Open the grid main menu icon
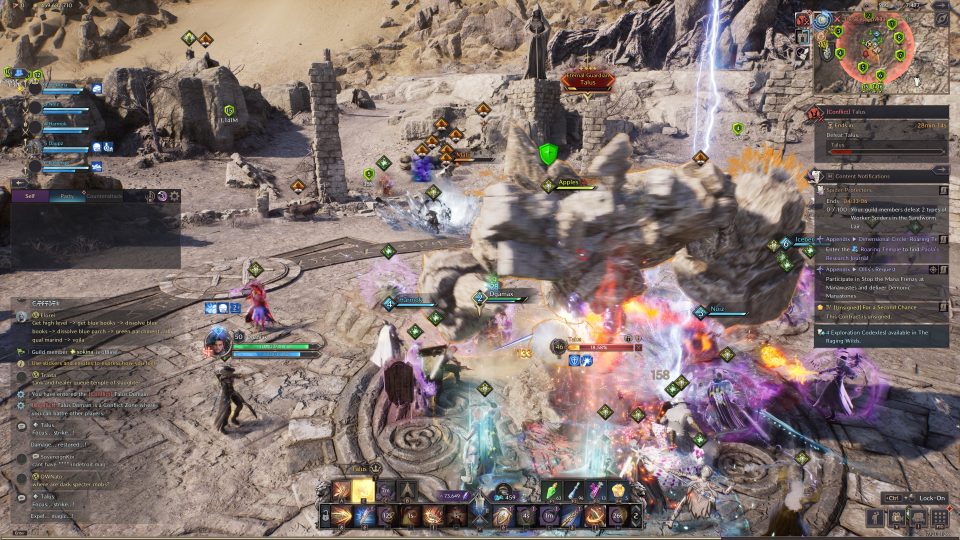The height and width of the screenshot is (540, 960). [940, 517]
